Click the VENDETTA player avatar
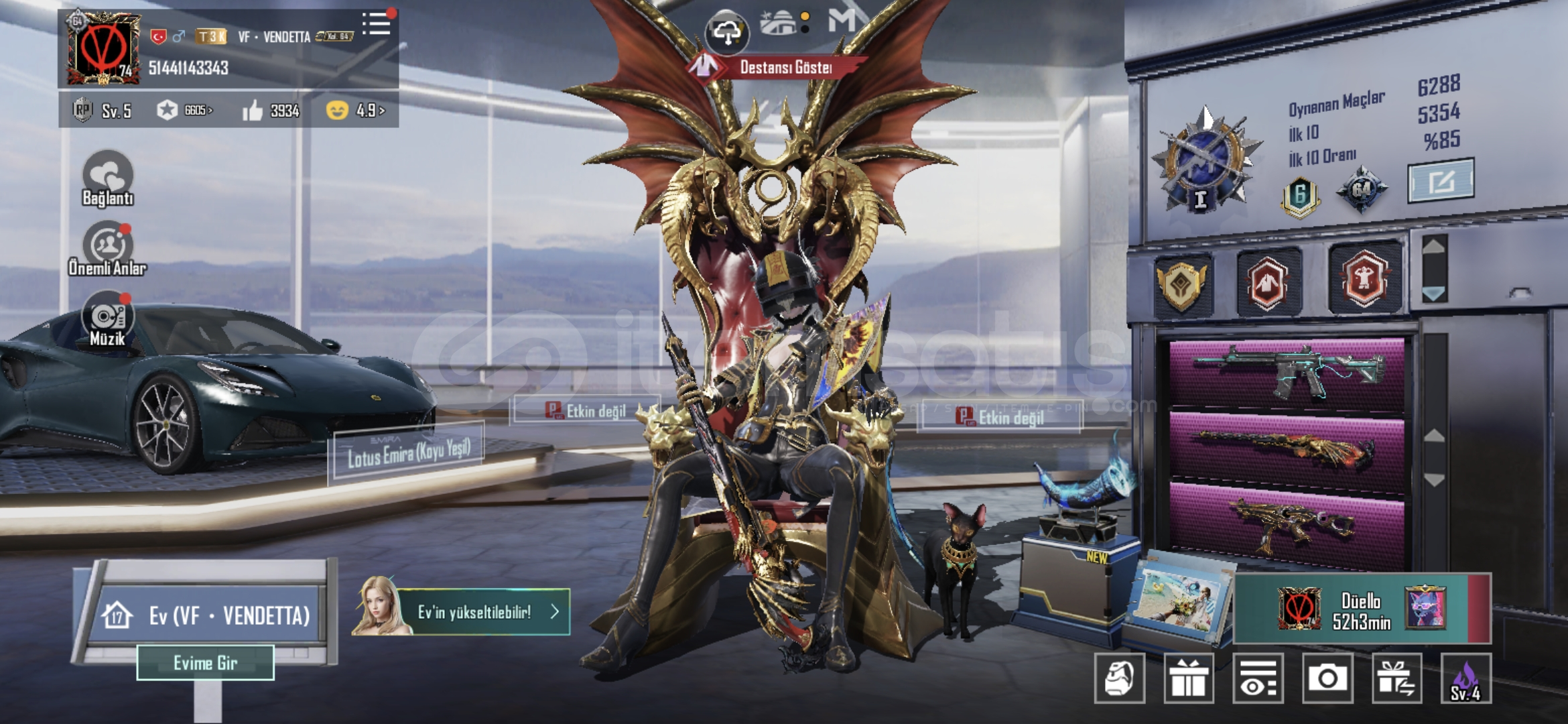Viewport: 1568px width, 724px height. click(x=103, y=48)
